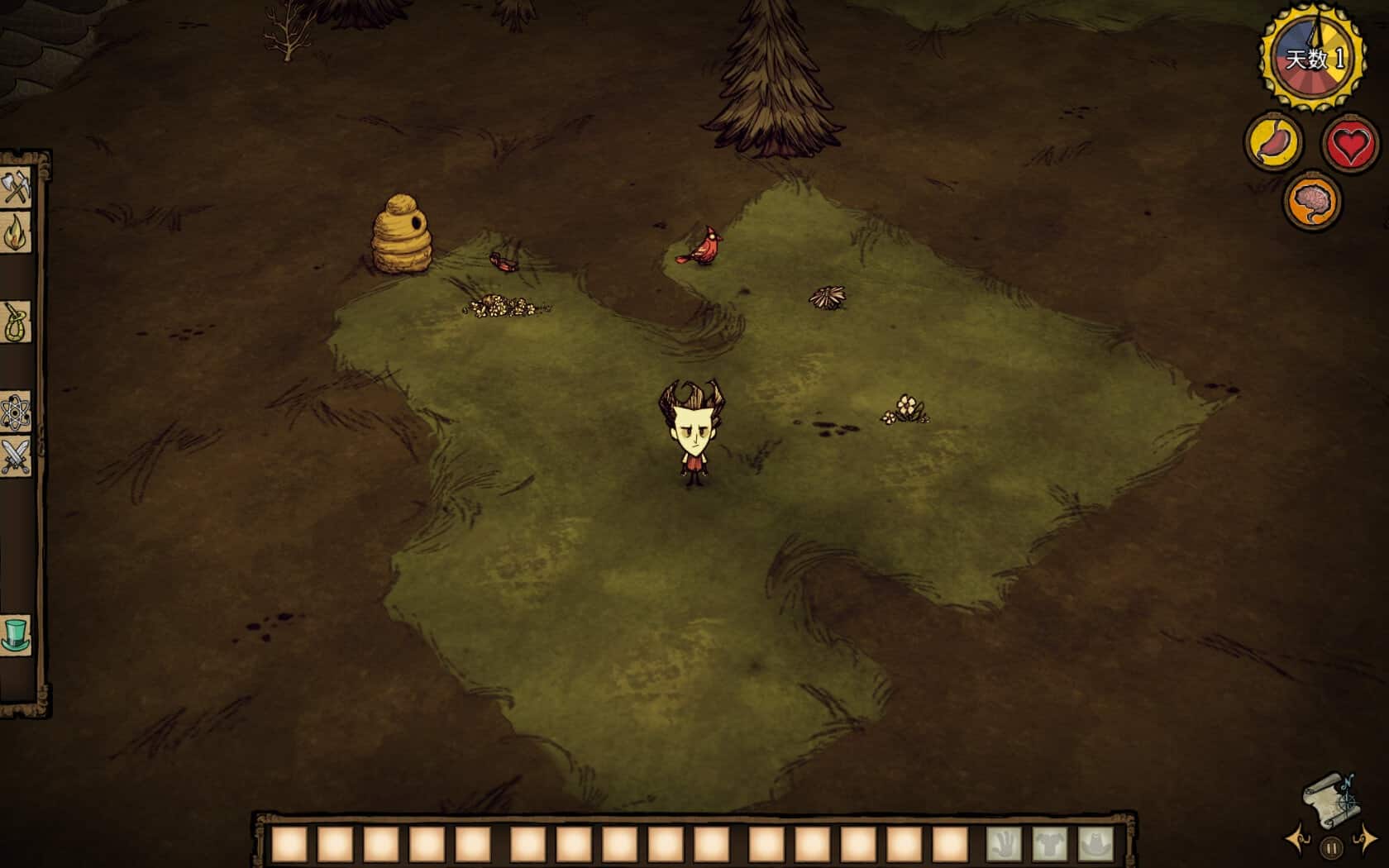This screenshot has width=1389, height=868.
Task: Select the hand equipment slot
Action: click(x=1003, y=844)
